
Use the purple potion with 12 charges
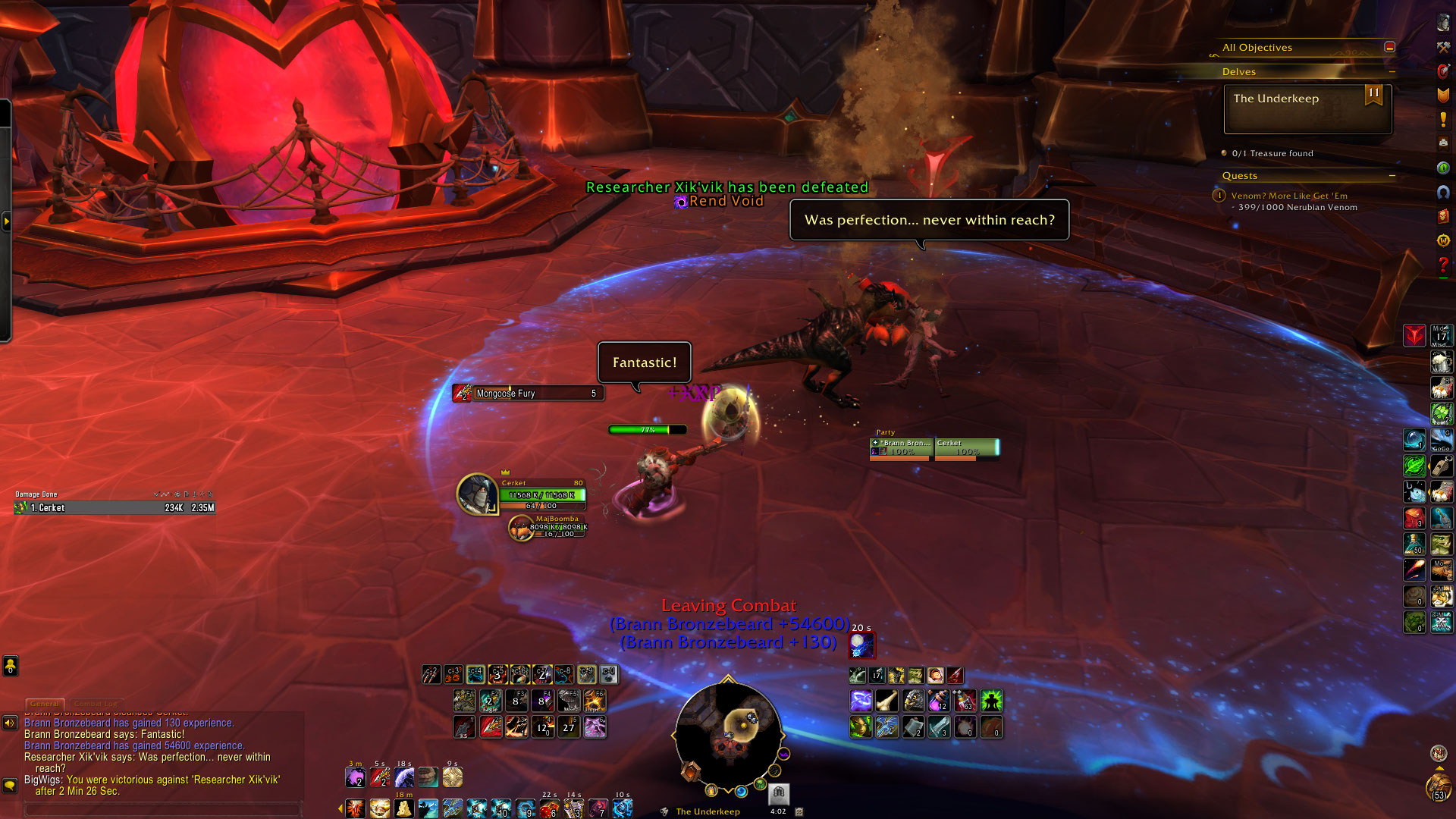coord(938,701)
